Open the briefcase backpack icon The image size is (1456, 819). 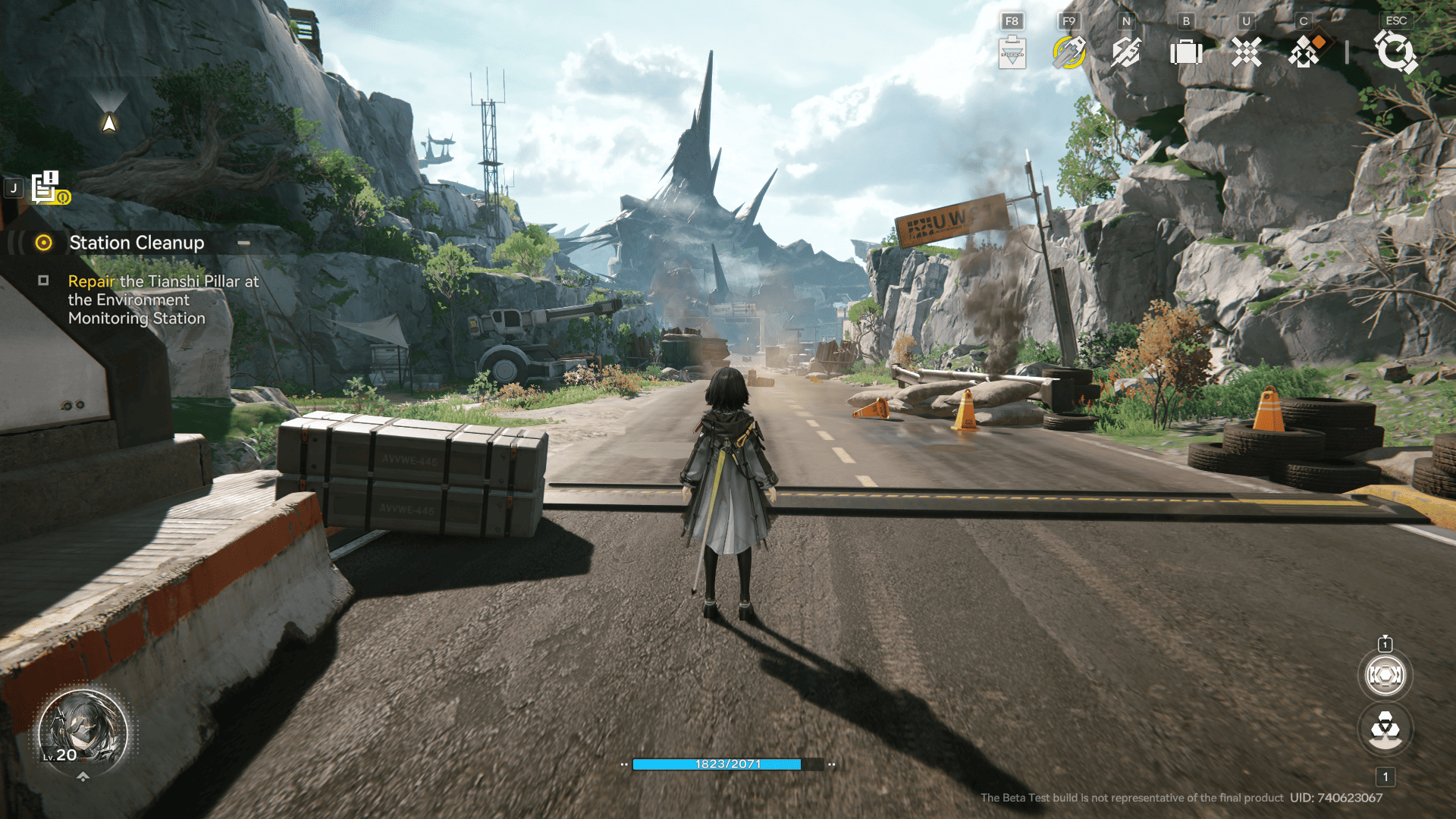click(x=1186, y=52)
